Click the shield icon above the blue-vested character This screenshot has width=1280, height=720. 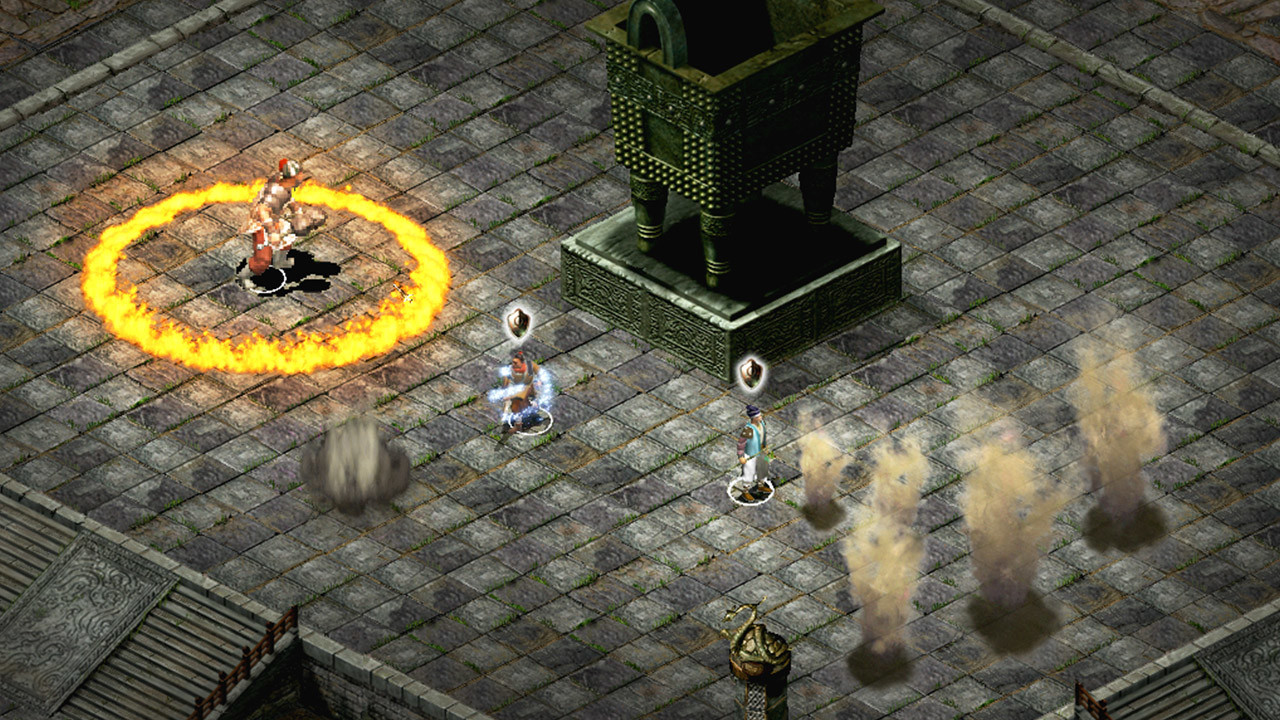(x=751, y=373)
